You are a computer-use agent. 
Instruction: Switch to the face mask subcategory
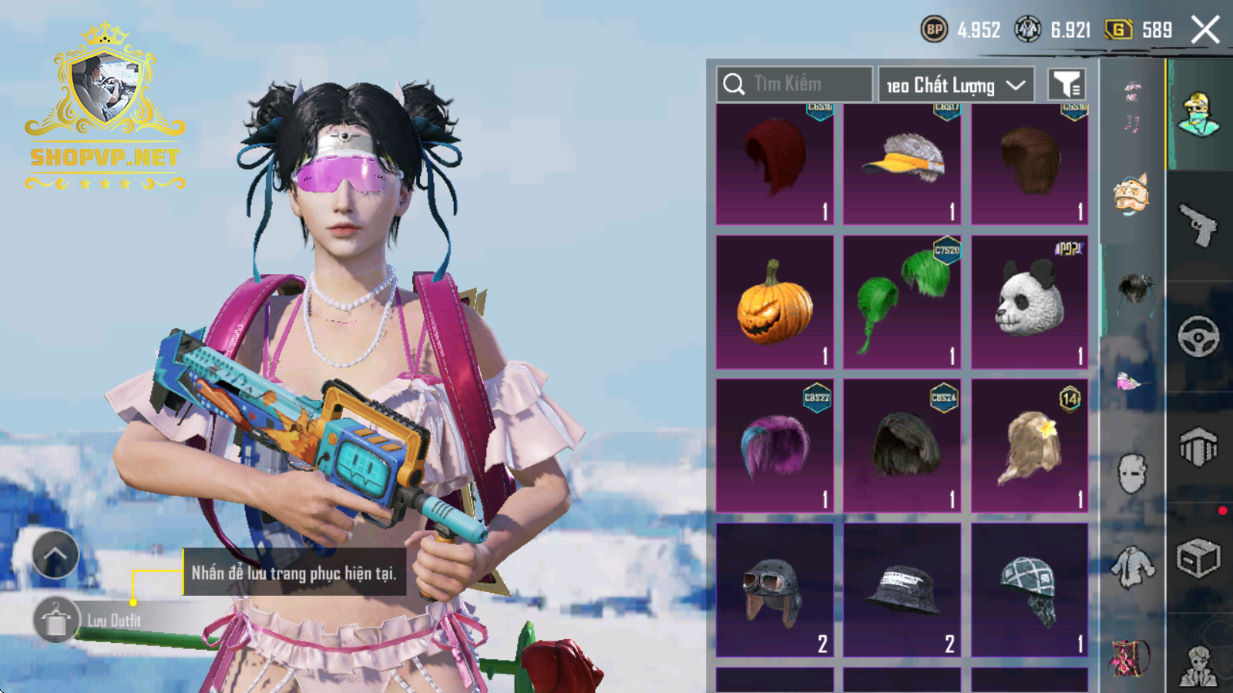1132,474
